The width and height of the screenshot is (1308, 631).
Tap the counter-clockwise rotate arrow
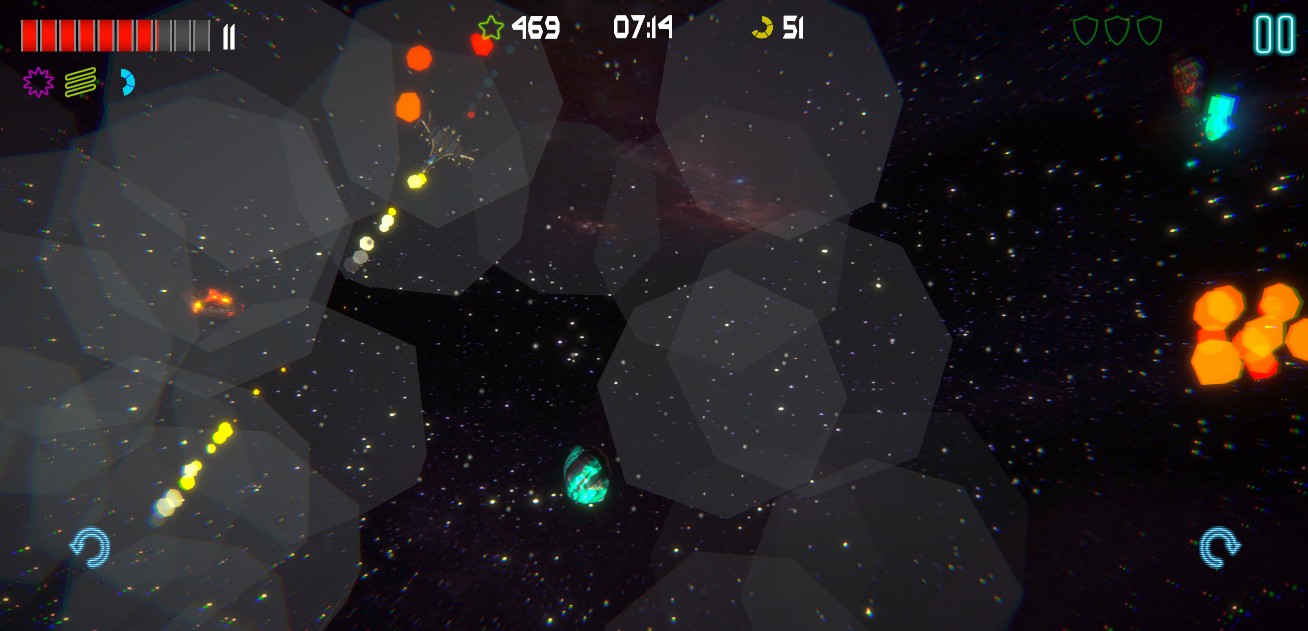coord(89,548)
